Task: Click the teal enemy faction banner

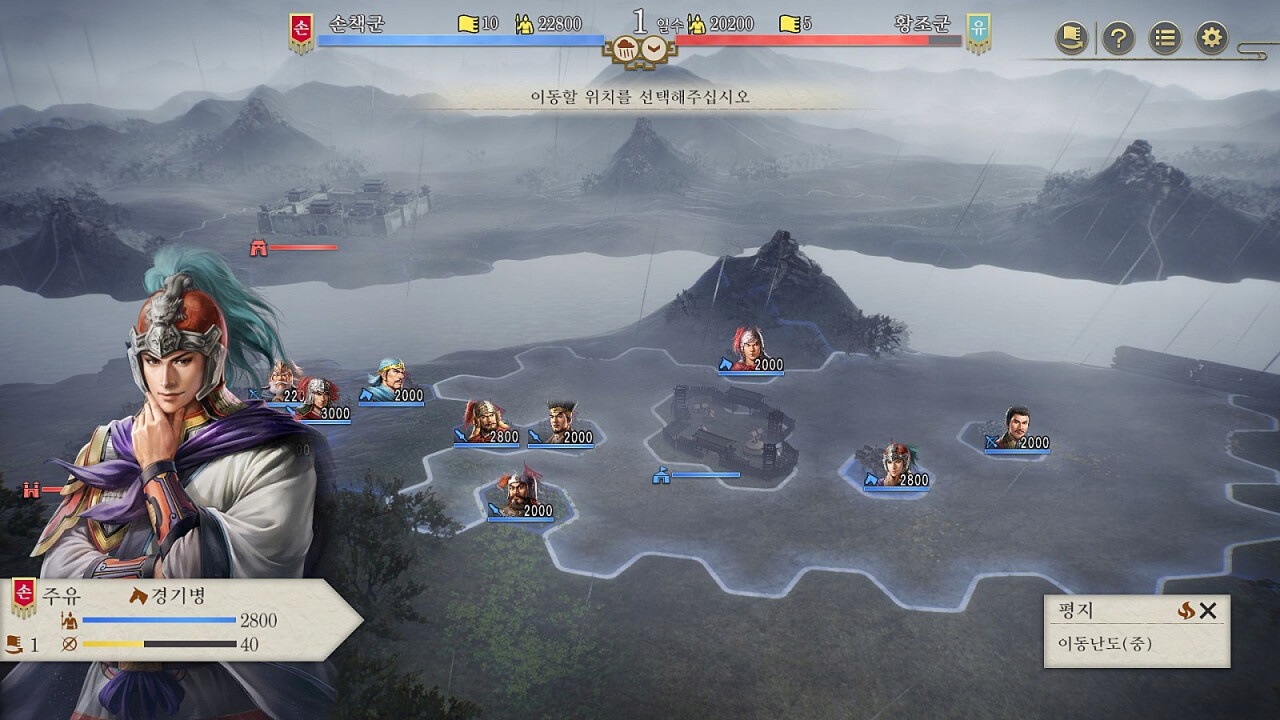Action: pyautogui.click(x=978, y=33)
